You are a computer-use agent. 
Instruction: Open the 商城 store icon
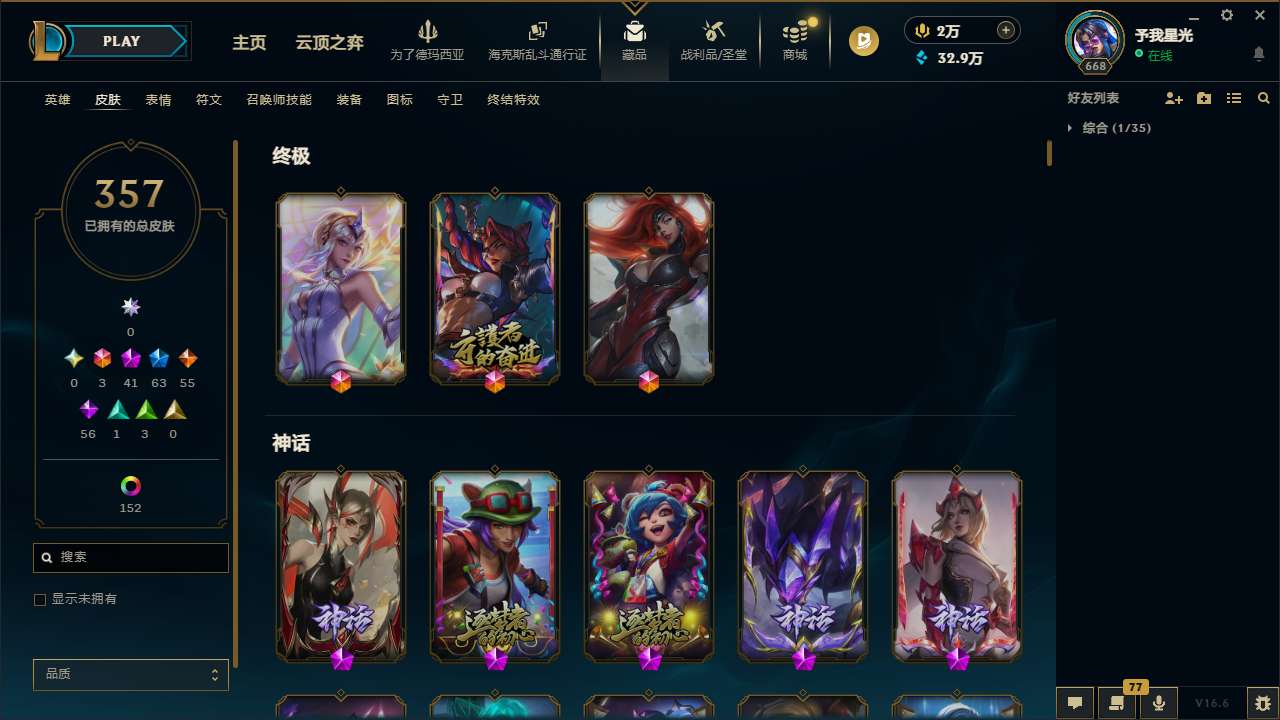(x=794, y=40)
